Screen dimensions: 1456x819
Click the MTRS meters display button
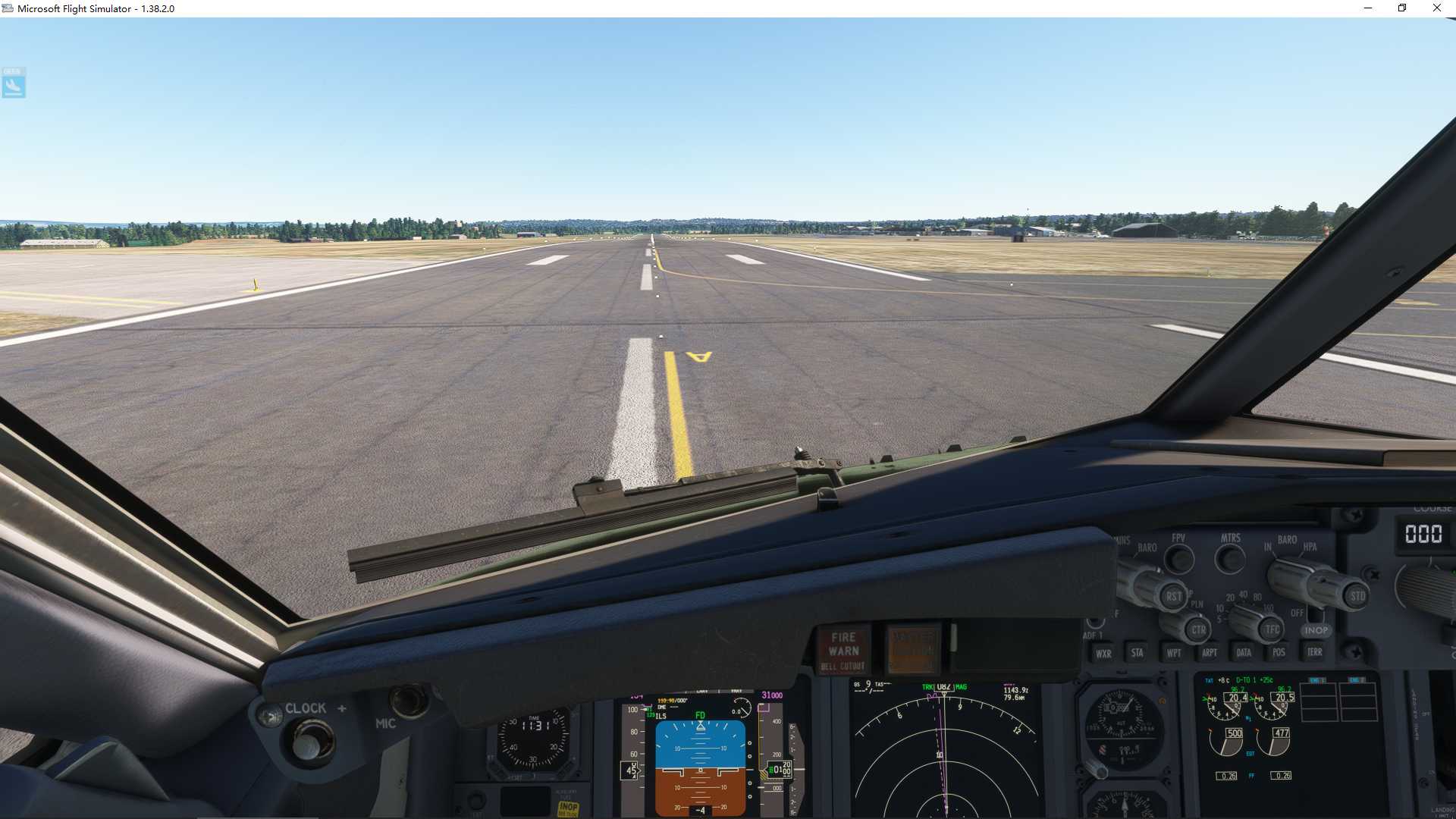pos(1228,558)
